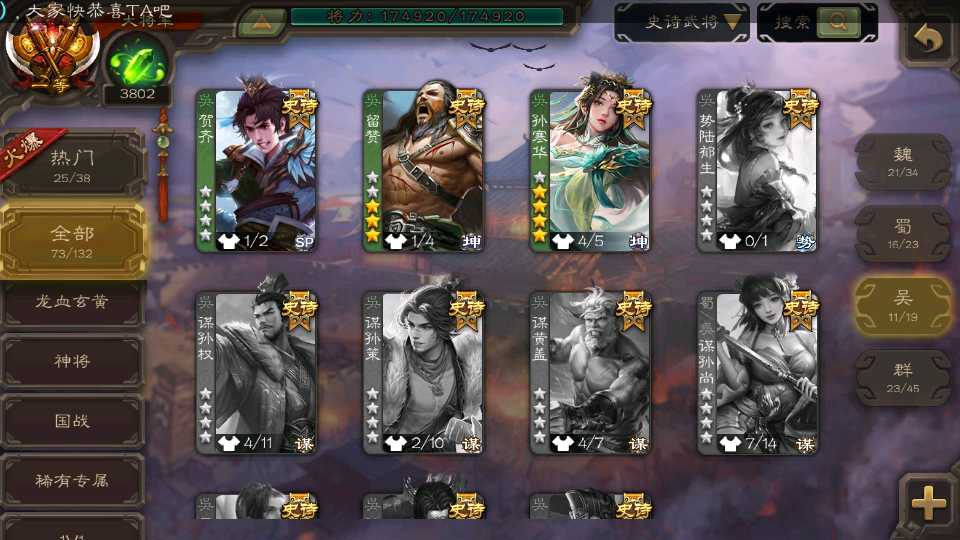Open the 孙寒华 general card
The width and height of the screenshot is (960, 540).
click(590, 170)
